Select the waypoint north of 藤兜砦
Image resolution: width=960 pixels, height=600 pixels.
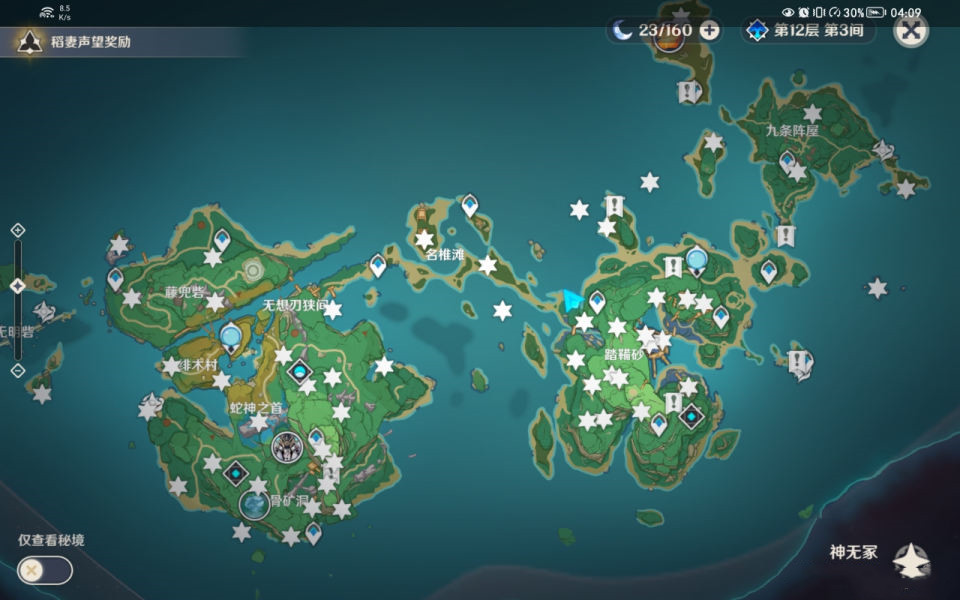[x=221, y=239]
